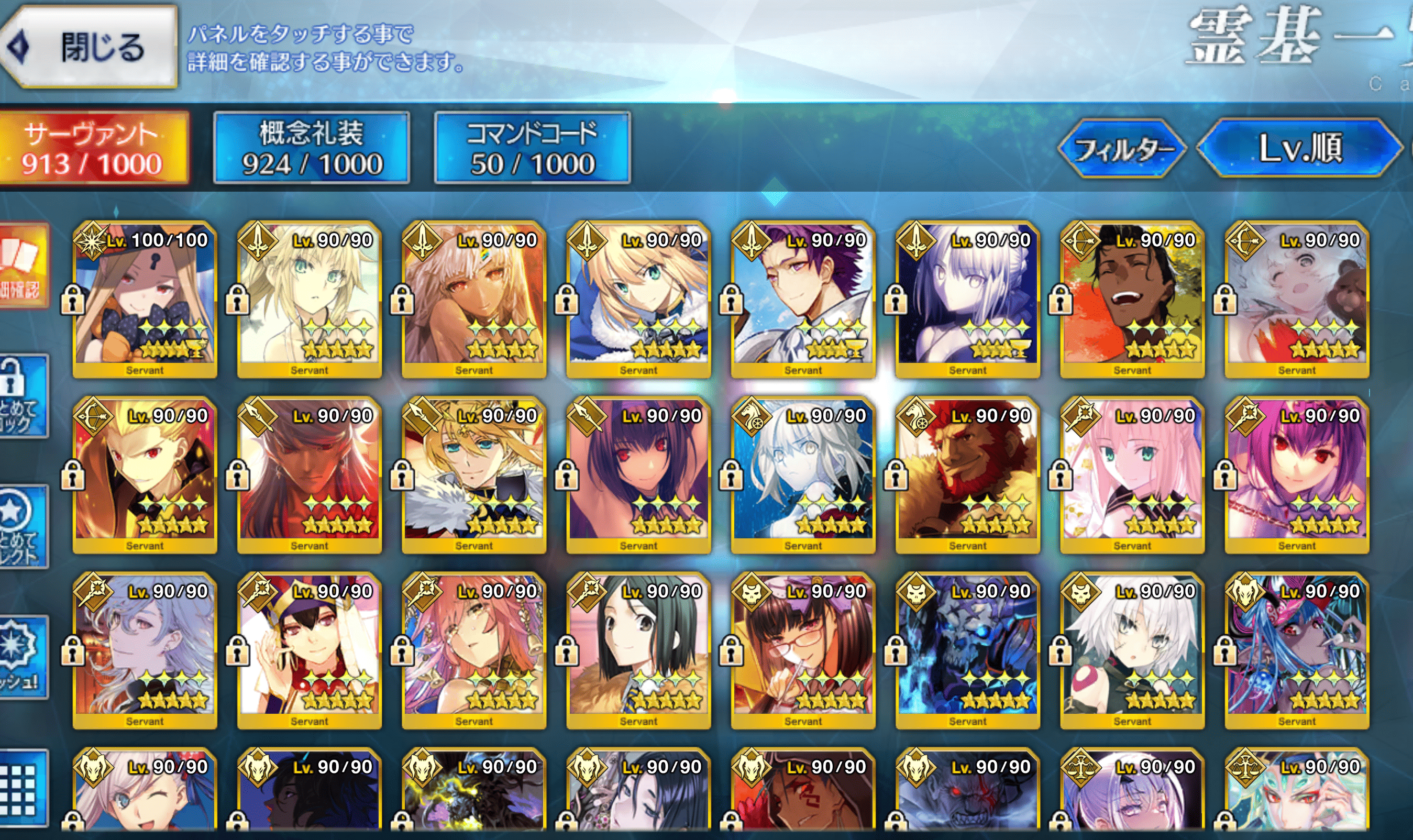Open the フィルター filter options
The width and height of the screenshot is (1413, 840).
(1122, 149)
